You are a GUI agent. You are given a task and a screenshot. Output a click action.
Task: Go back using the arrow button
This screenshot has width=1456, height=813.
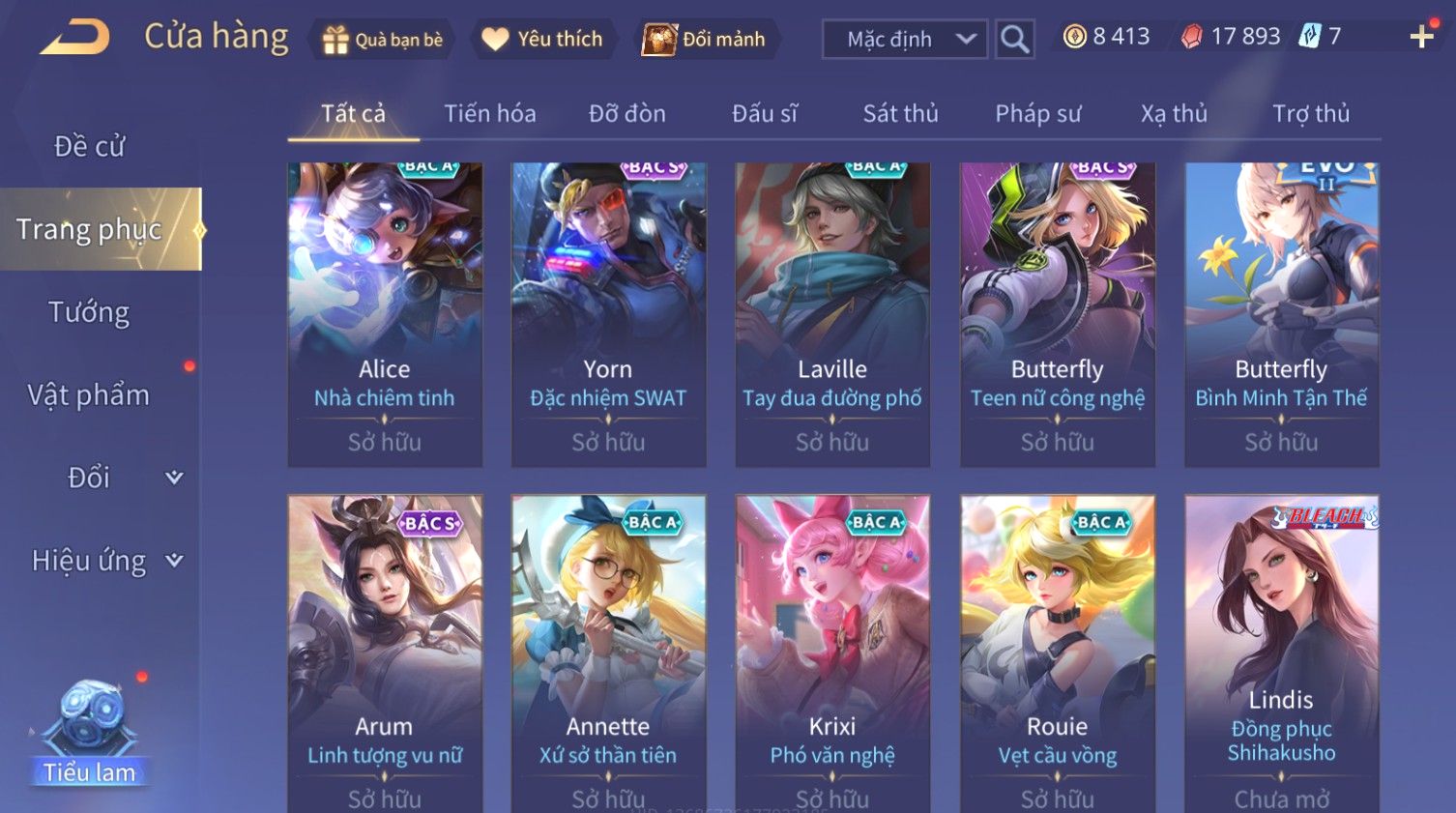click(x=75, y=38)
